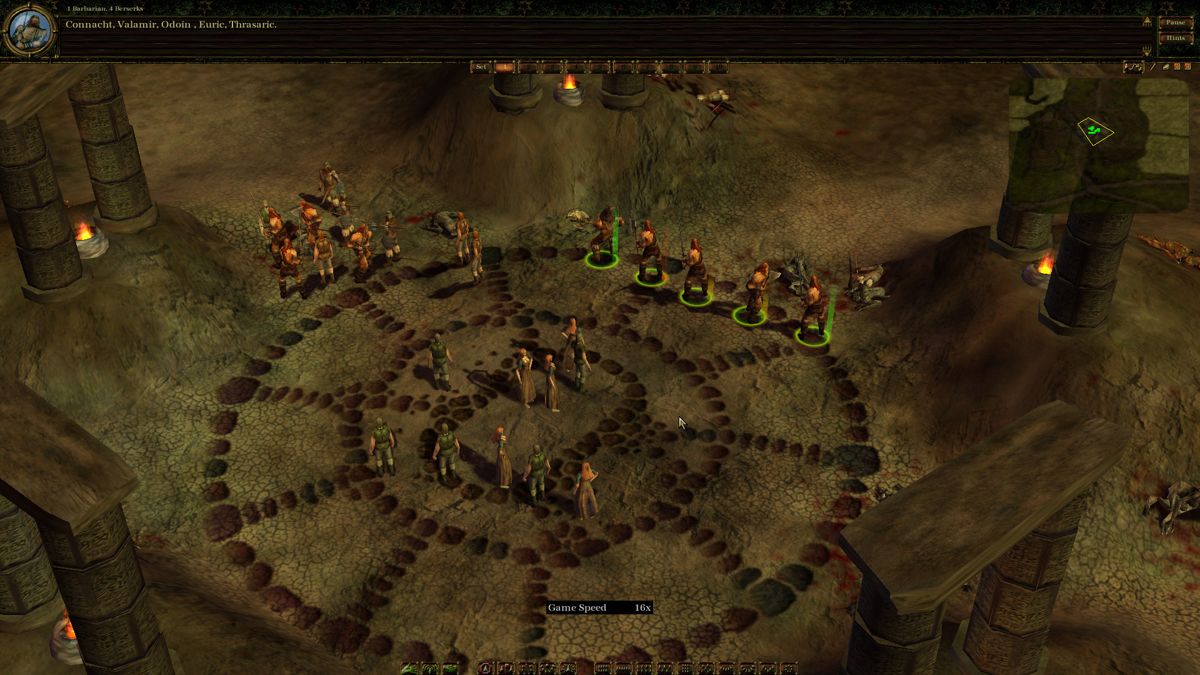Click the diagonal line icon above the minimap
Image resolution: width=1200 pixels, height=675 pixels.
pos(1153,67)
